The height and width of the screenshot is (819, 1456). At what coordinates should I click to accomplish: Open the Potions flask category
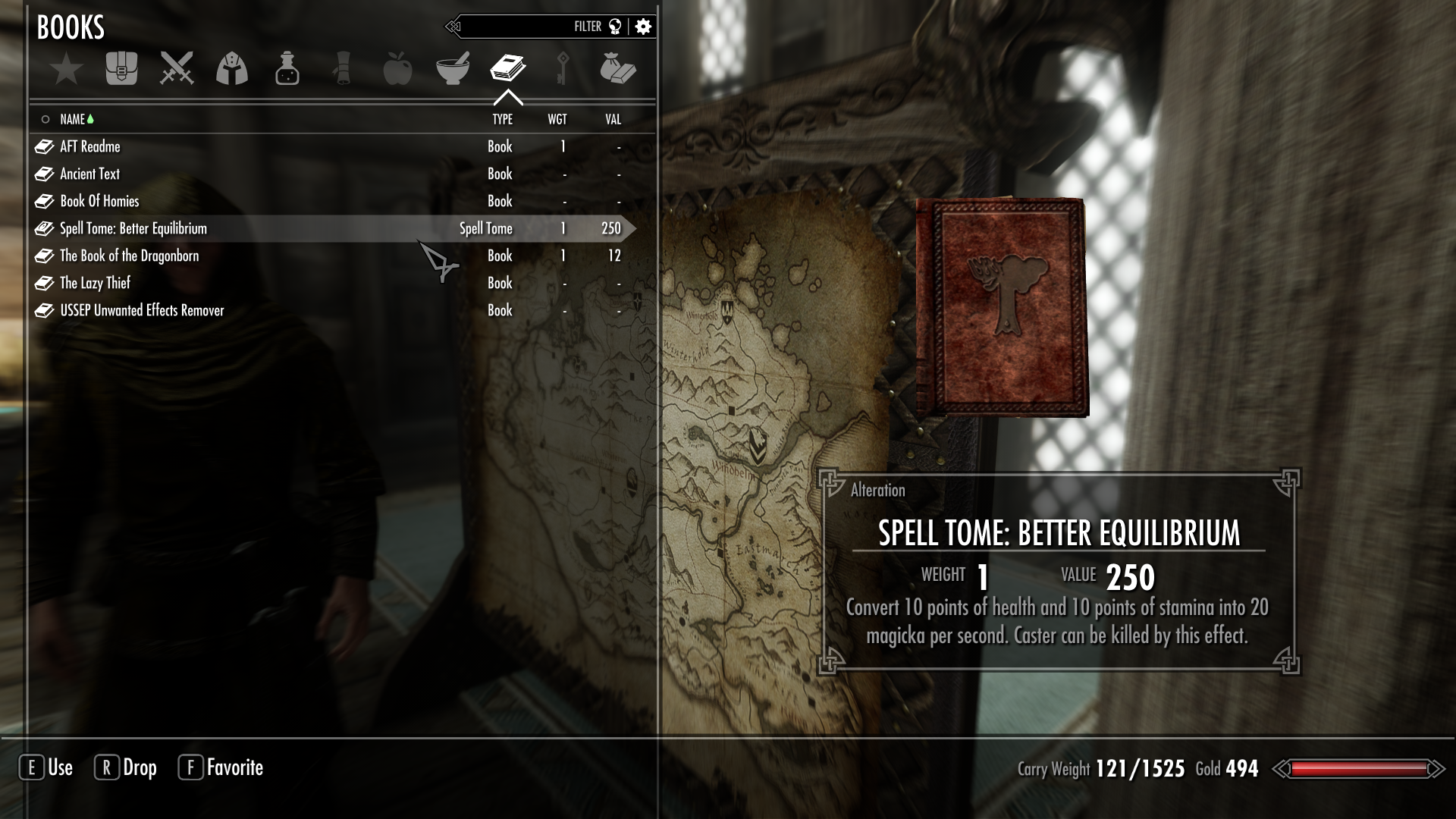pyautogui.click(x=287, y=69)
